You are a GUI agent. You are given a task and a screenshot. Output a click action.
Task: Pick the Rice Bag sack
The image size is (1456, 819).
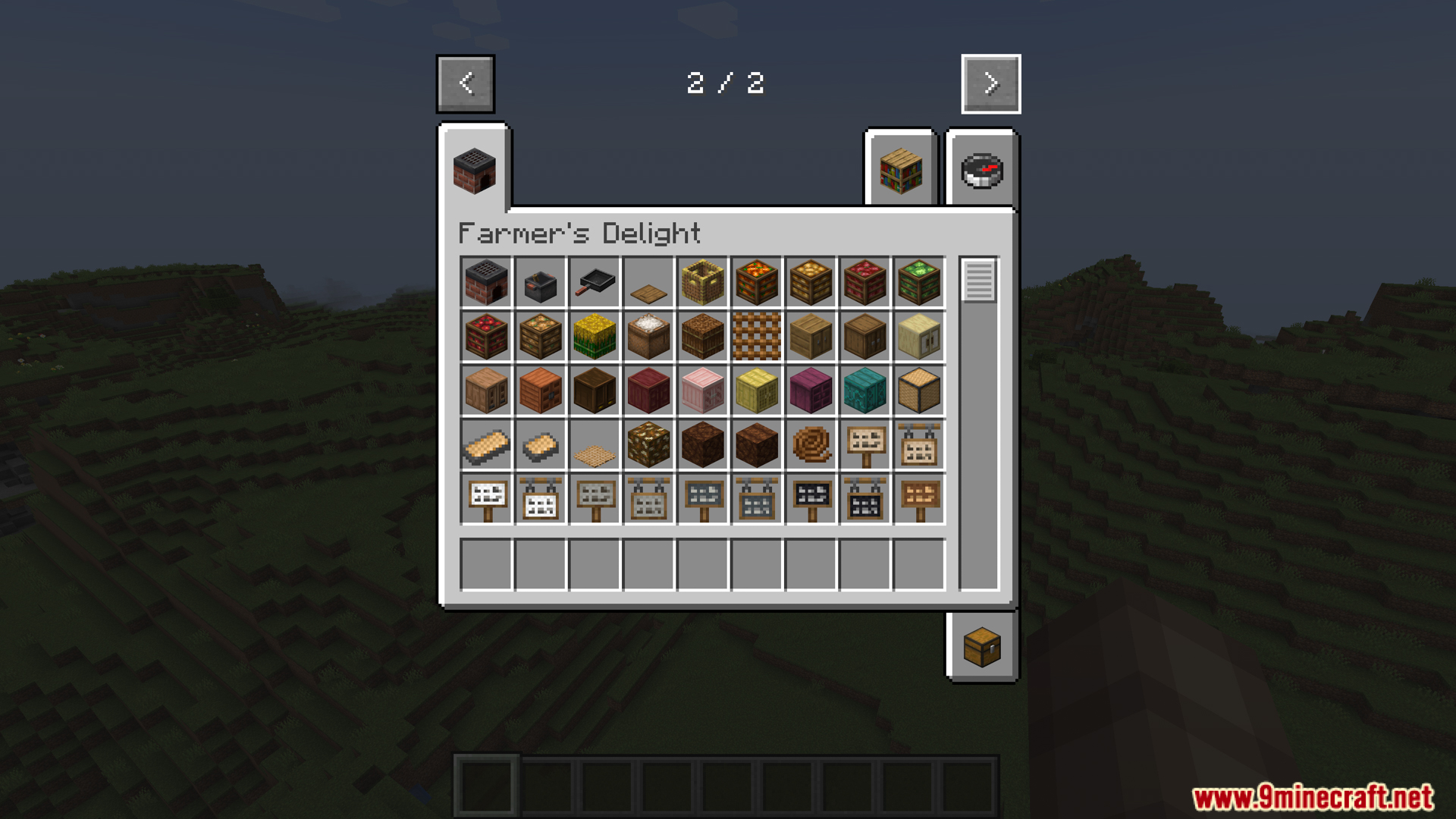[x=648, y=337]
